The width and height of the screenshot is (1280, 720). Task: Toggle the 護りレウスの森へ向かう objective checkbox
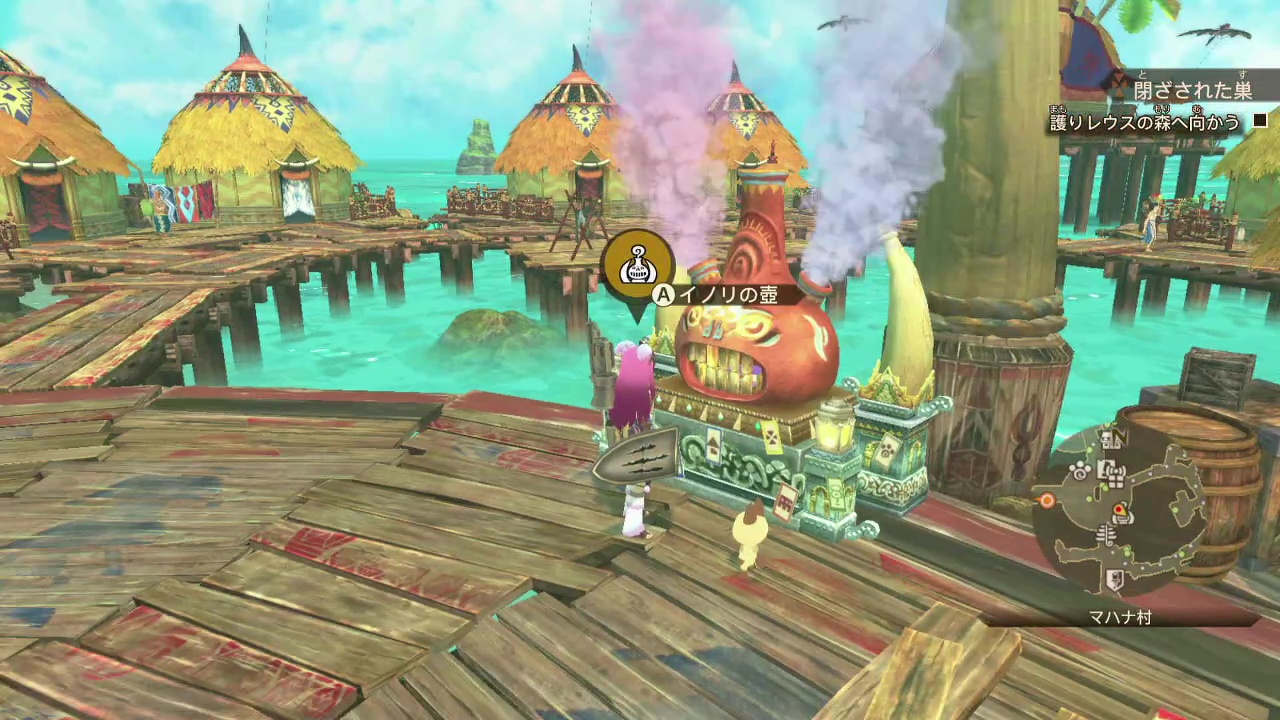click(x=1259, y=122)
